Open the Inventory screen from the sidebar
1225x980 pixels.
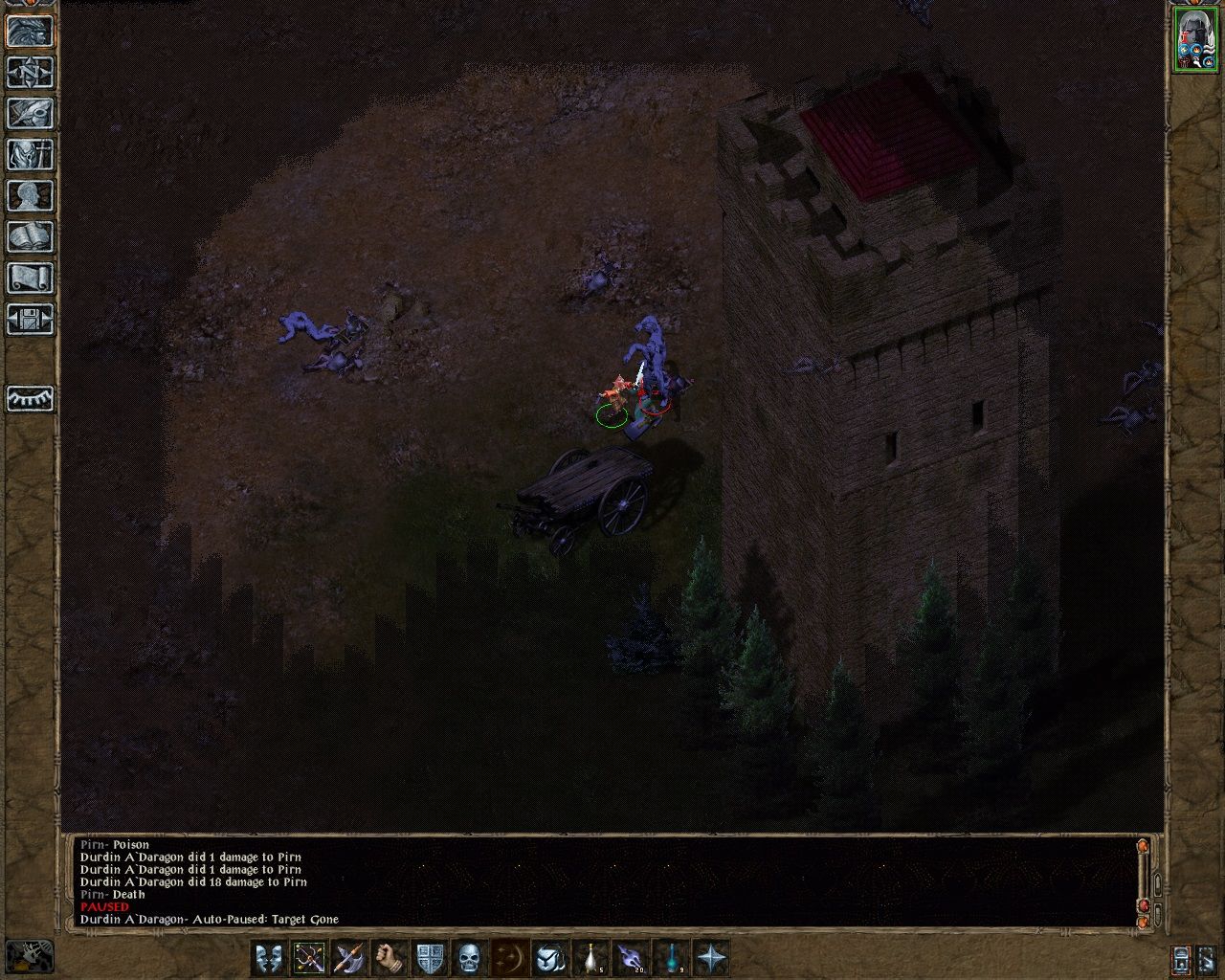click(29, 154)
